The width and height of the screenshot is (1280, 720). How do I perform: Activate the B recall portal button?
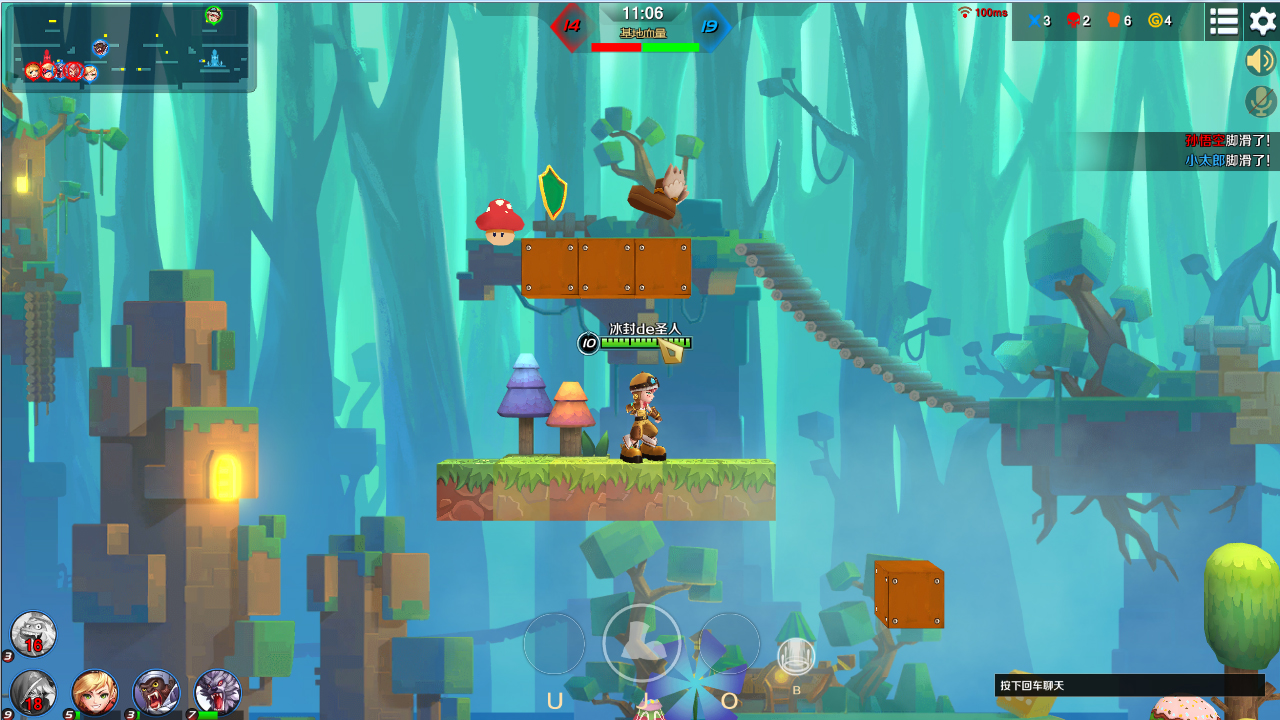[796, 657]
